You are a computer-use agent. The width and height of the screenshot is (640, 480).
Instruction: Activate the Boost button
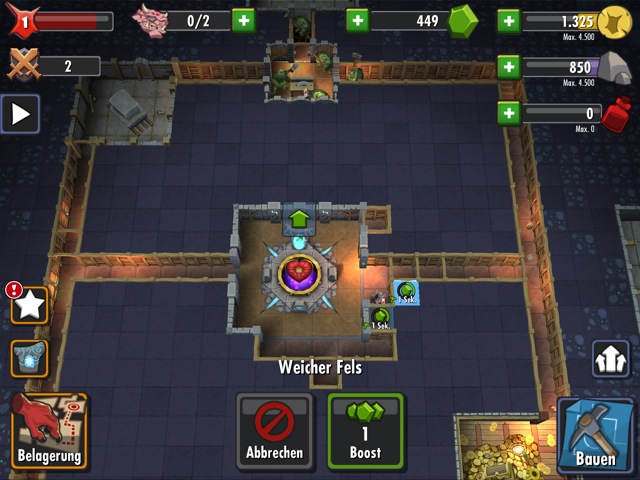[x=365, y=431]
